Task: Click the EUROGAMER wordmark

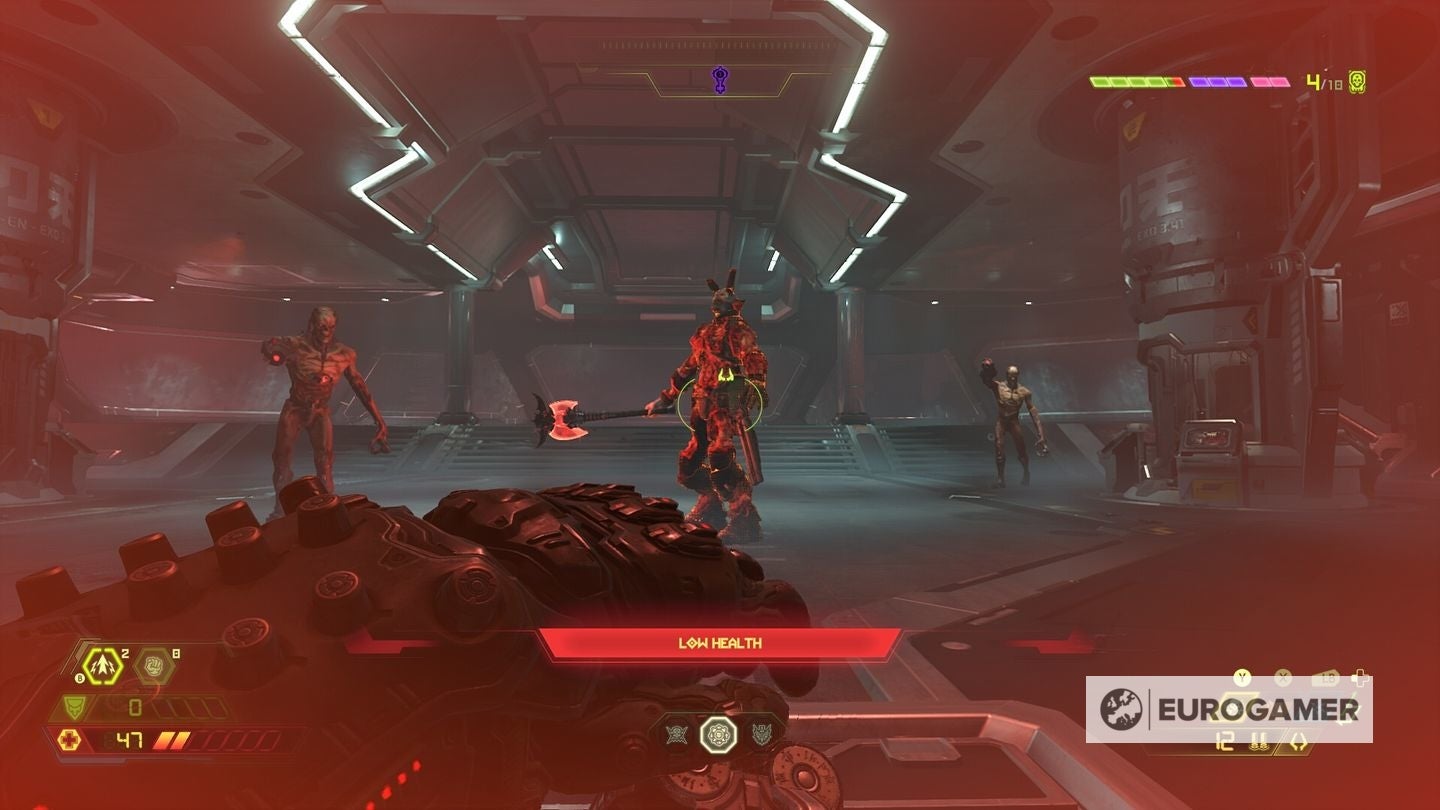Action: tap(1257, 709)
